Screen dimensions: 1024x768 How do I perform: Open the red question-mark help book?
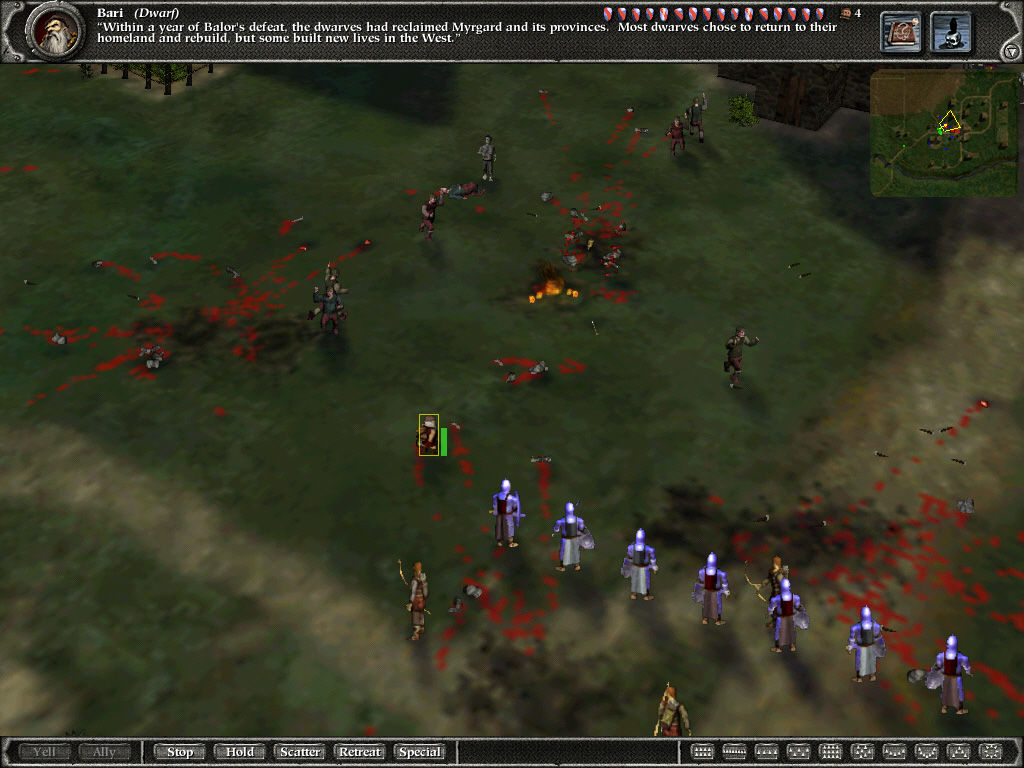point(900,32)
